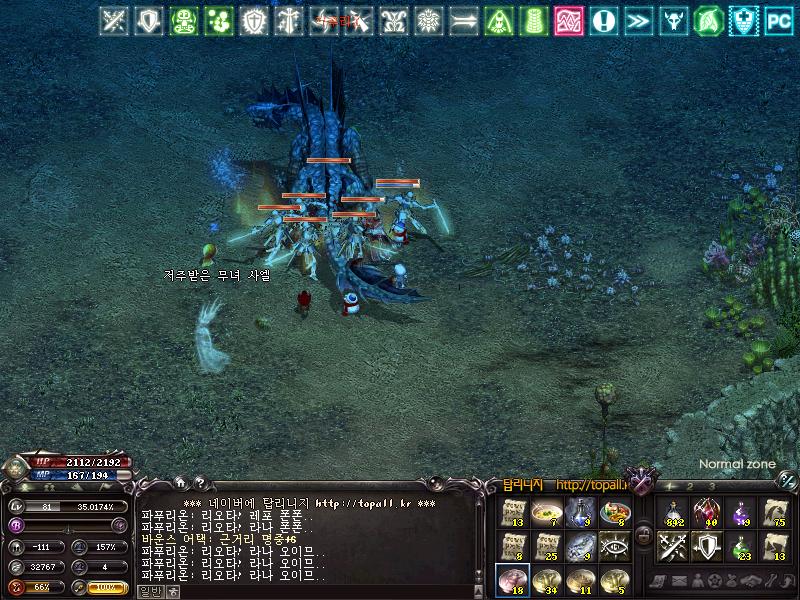Activate the eye symbol inventory slot

614,546
